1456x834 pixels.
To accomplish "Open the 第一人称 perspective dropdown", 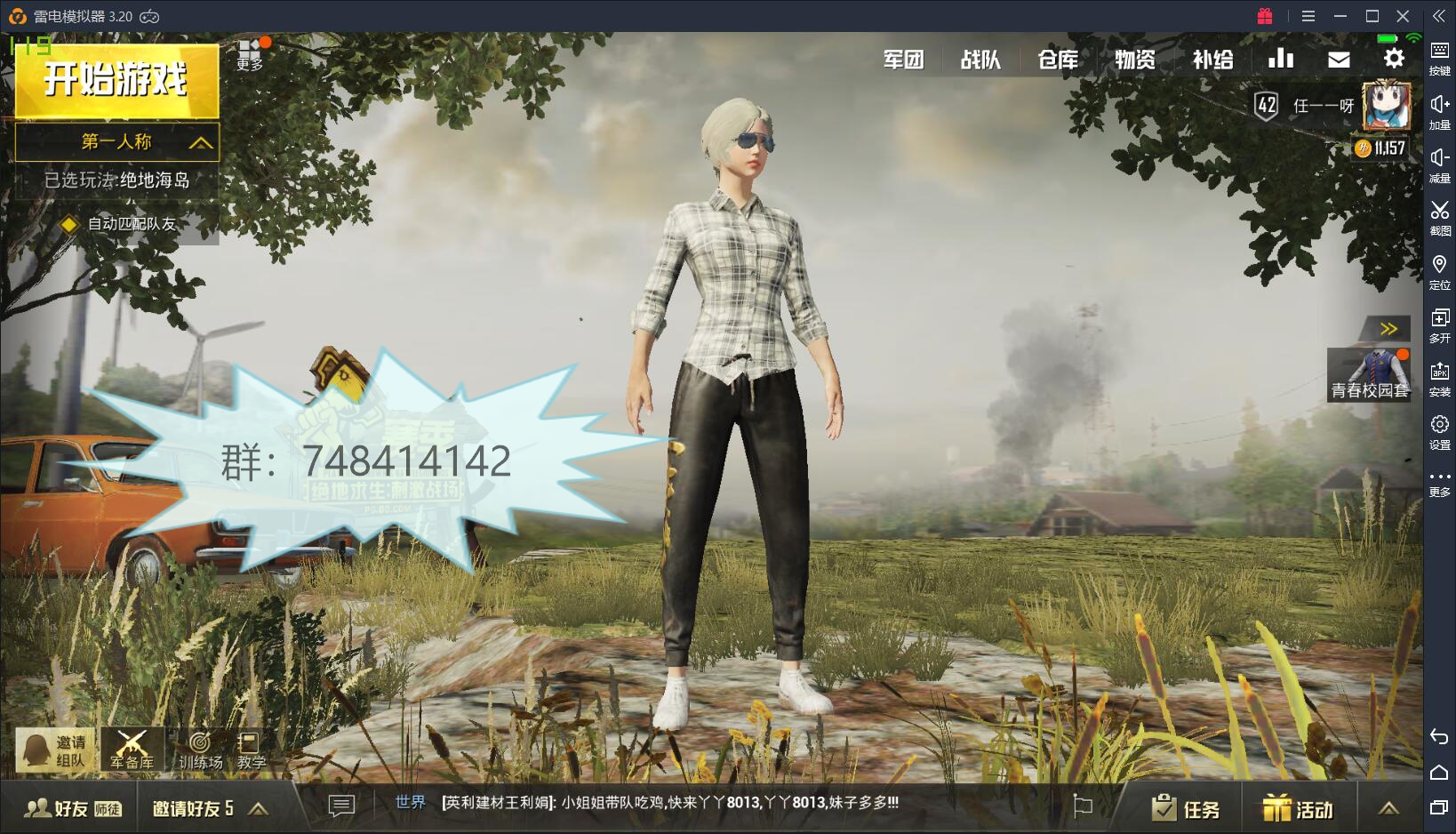I will pyautogui.click(x=116, y=142).
